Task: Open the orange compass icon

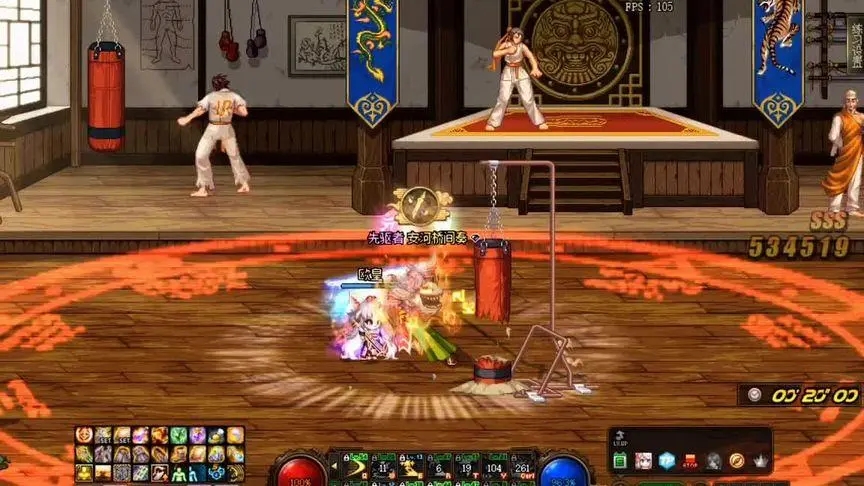Action: [737, 461]
